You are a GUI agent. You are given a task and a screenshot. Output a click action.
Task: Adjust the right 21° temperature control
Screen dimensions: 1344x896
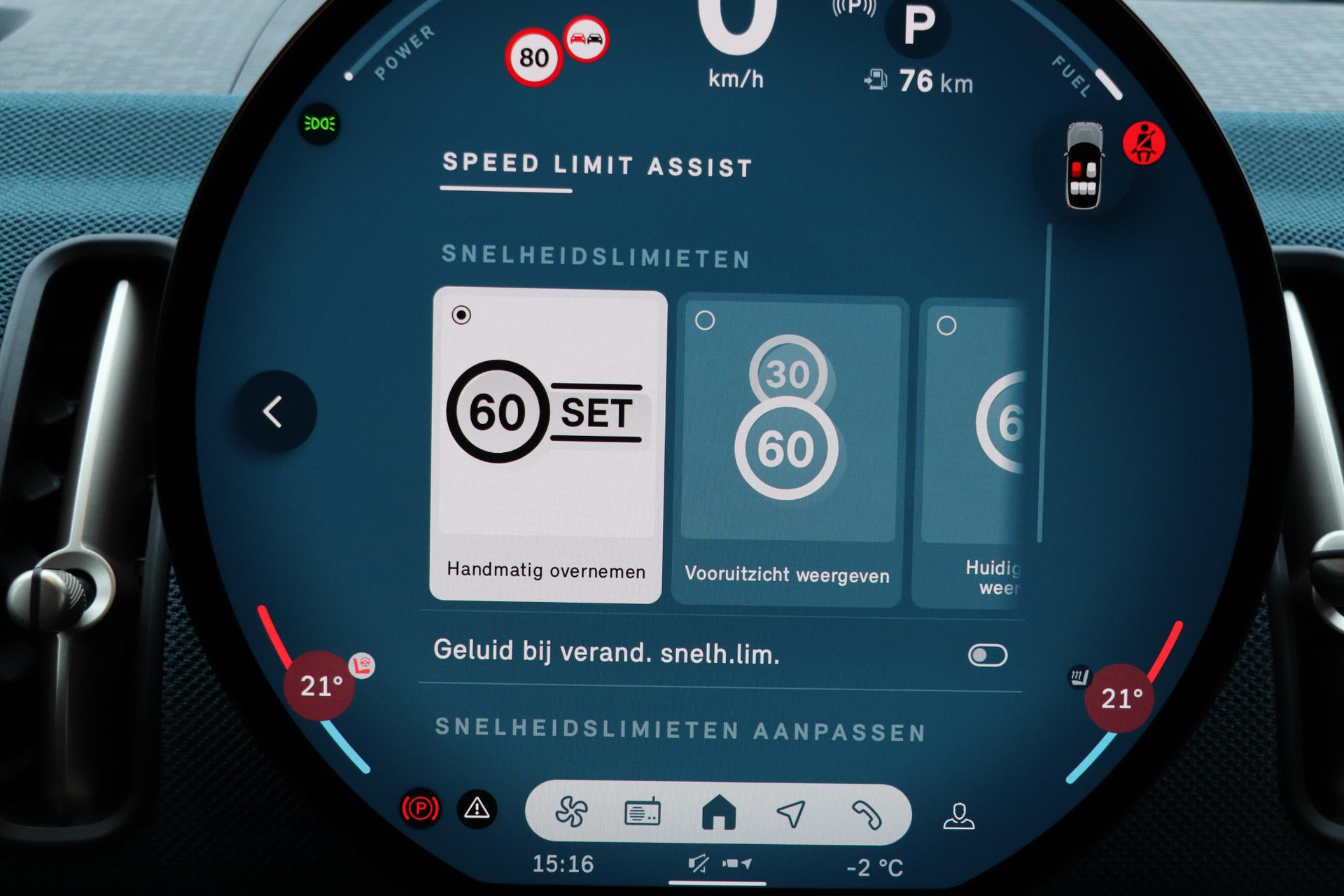click(x=1120, y=698)
